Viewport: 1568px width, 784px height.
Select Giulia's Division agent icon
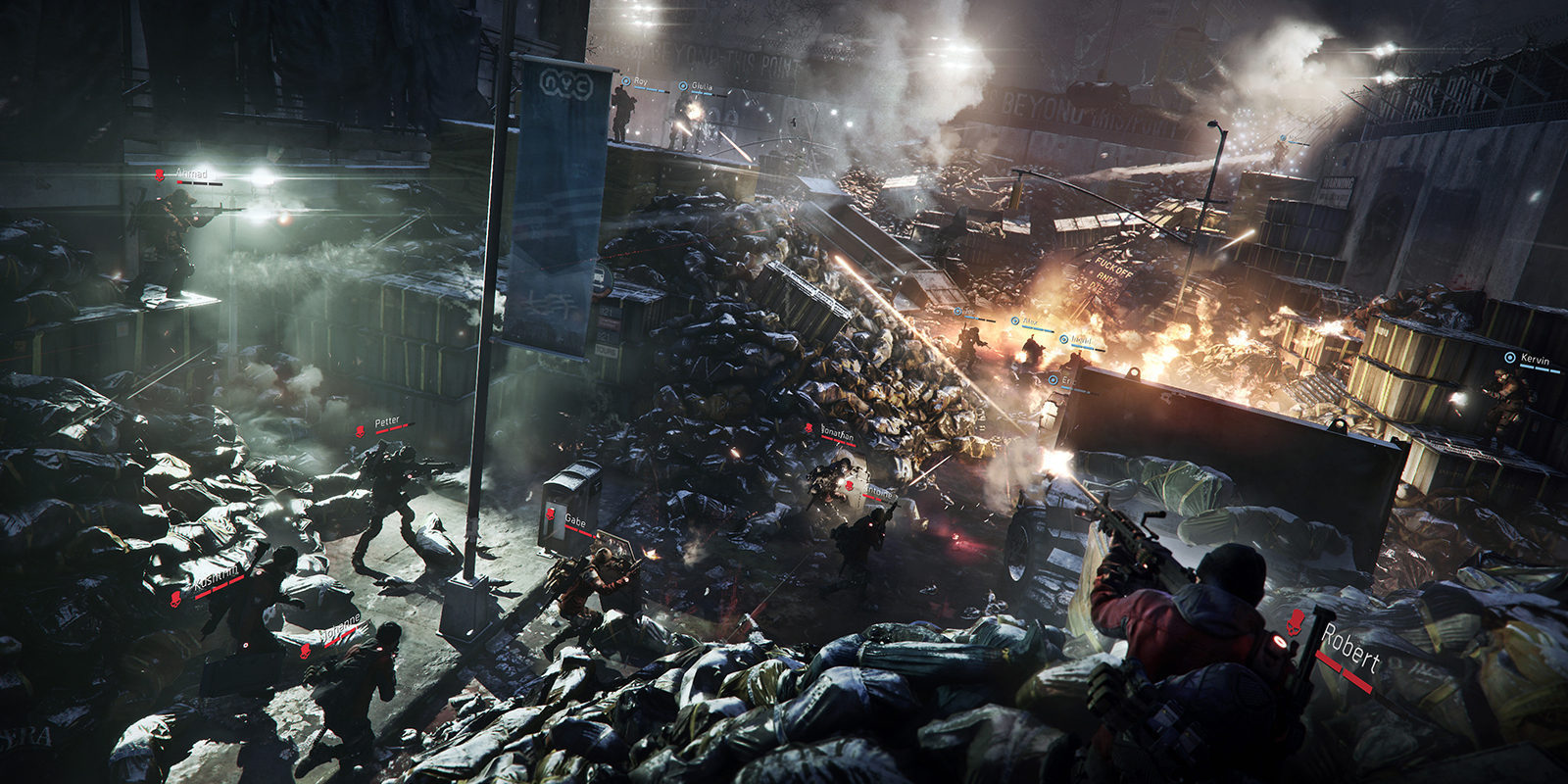coord(683,85)
